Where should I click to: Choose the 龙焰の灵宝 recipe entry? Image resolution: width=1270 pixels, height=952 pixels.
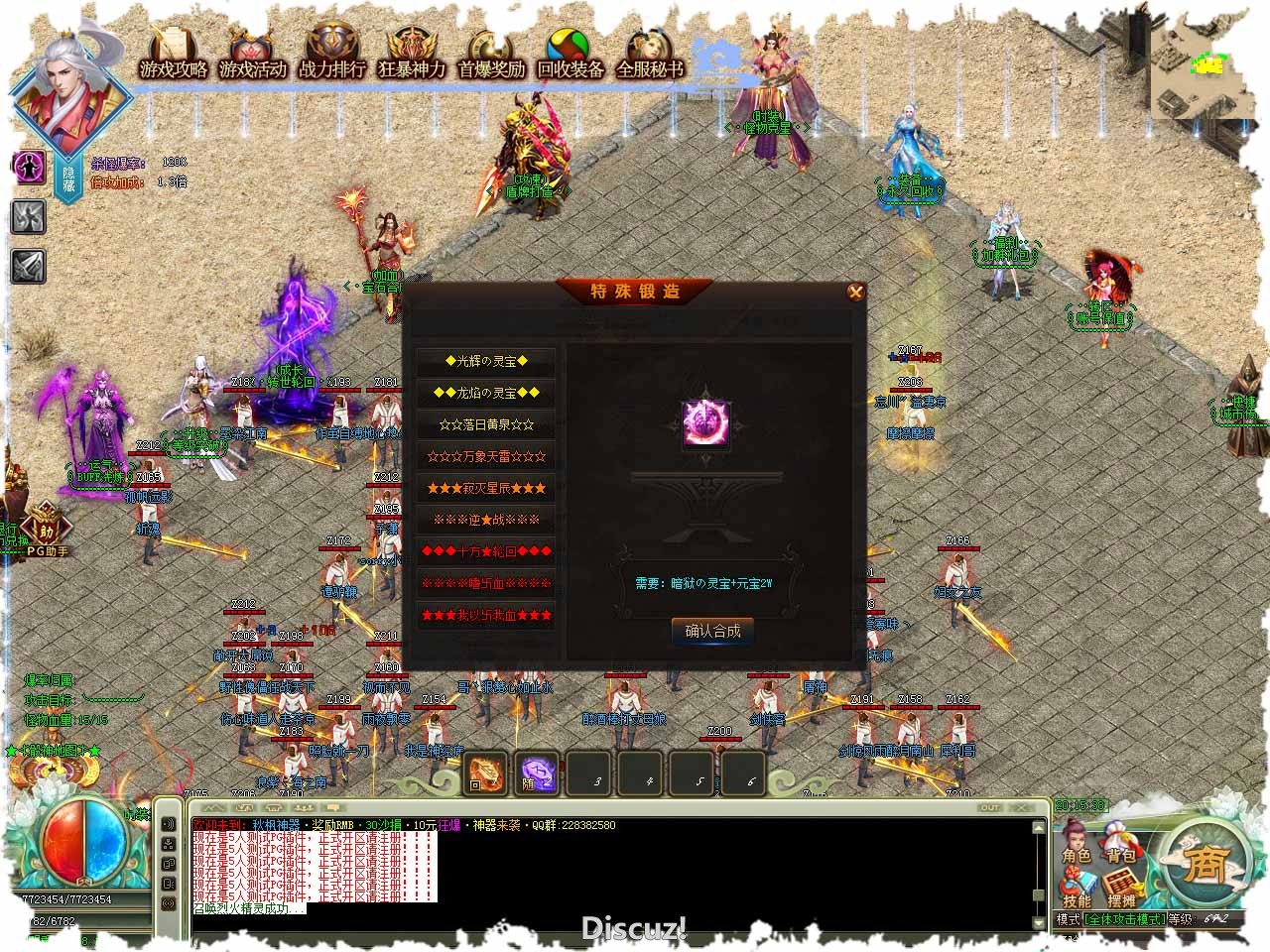485,394
